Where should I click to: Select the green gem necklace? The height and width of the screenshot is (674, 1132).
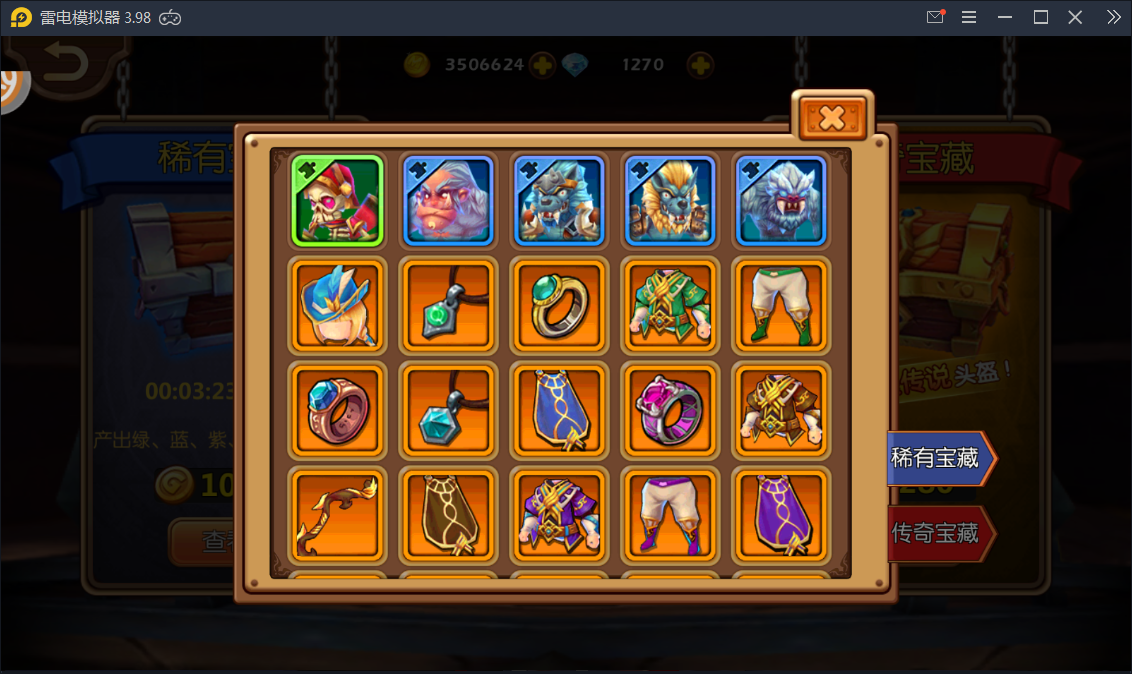click(448, 306)
